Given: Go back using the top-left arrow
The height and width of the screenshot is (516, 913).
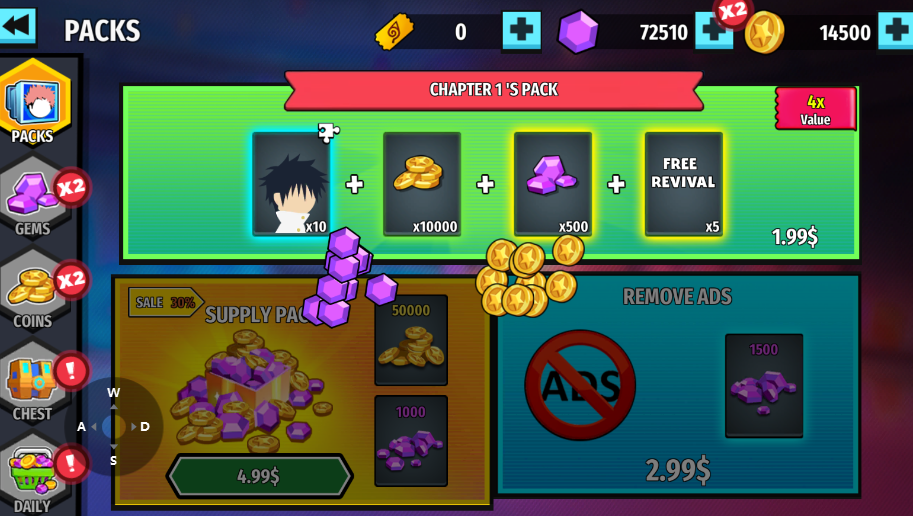Looking at the screenshot, I should [x=17, y=25].
